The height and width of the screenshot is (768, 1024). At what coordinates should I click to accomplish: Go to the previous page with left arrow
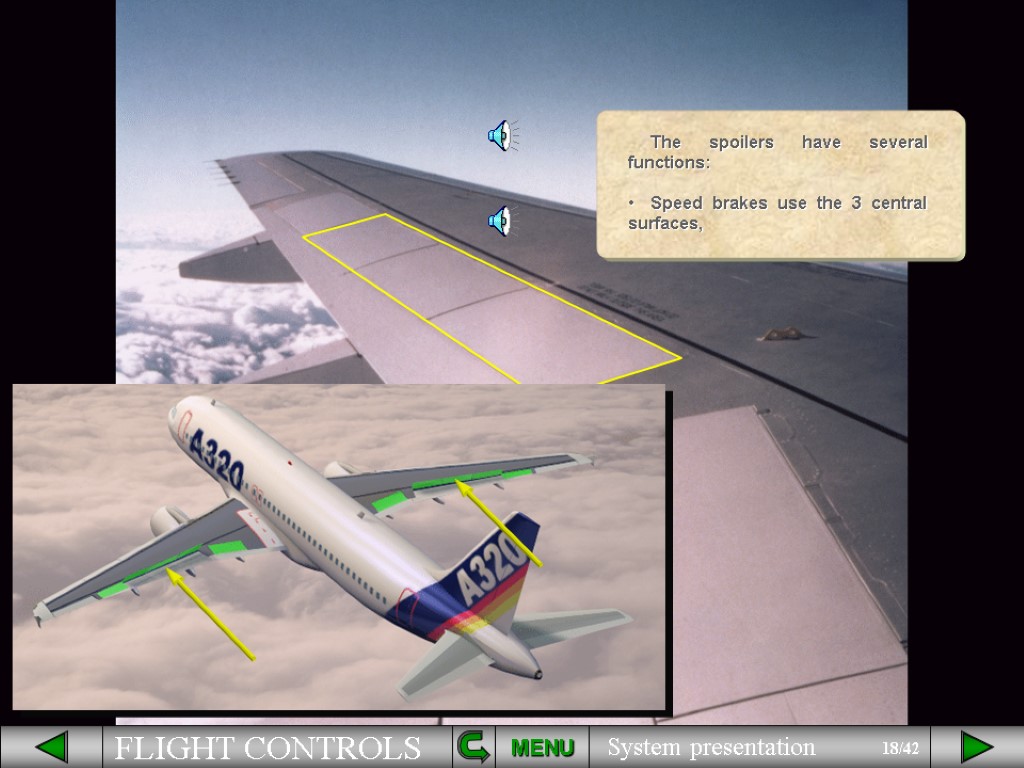[51, 747]
